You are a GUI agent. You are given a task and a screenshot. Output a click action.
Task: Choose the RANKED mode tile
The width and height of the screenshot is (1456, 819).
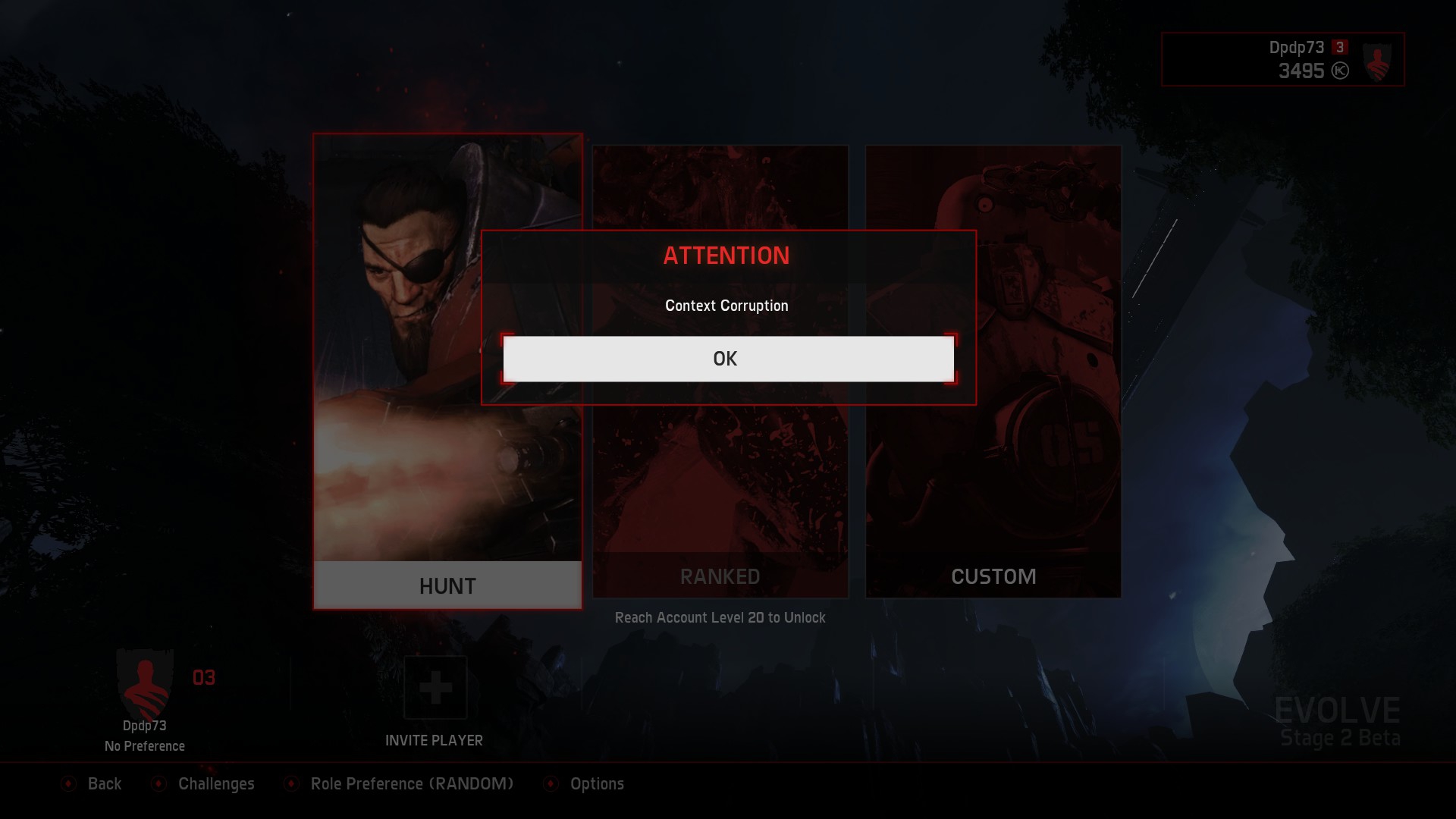720,576
